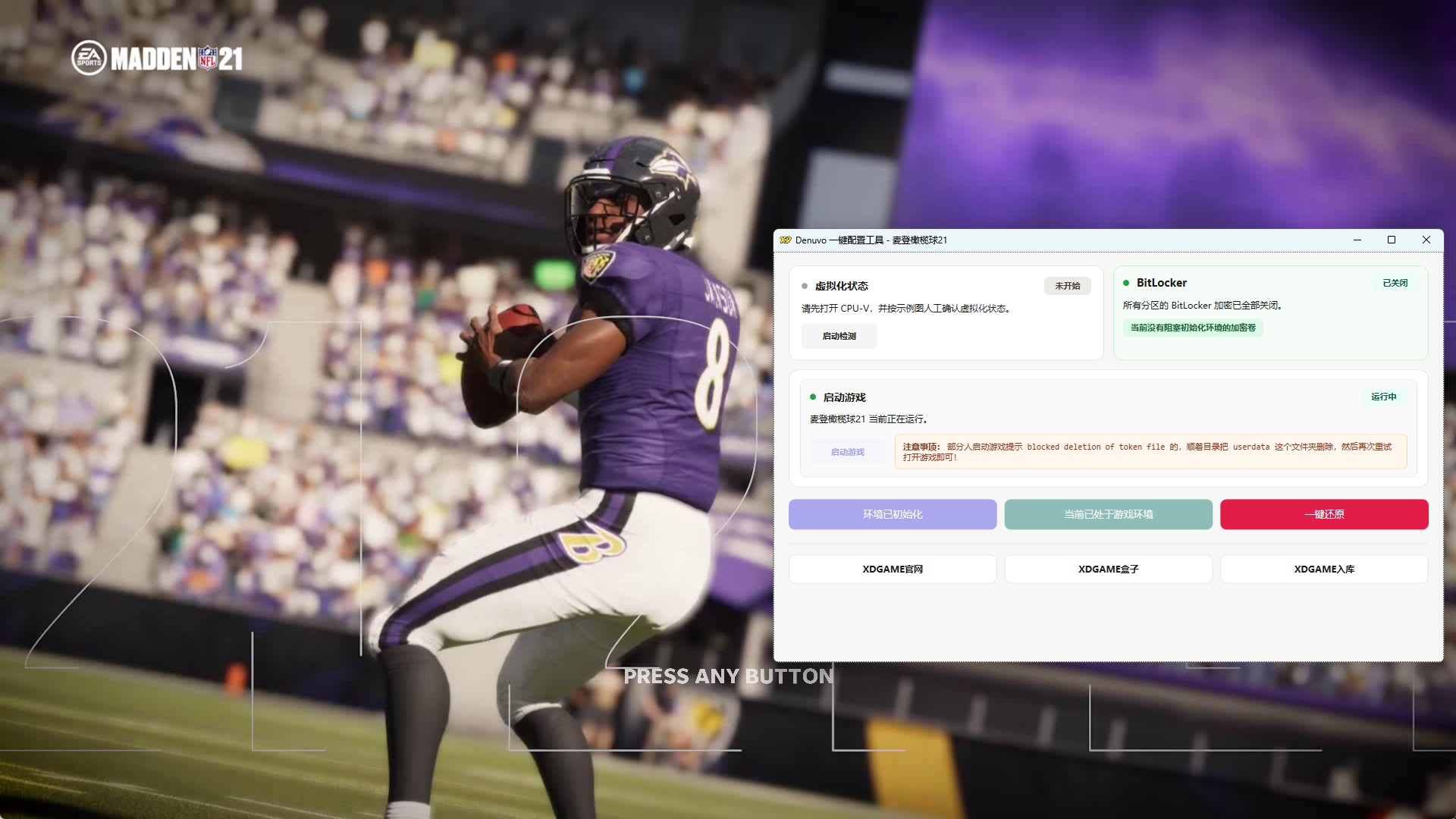Click the green status dot beside BitLocker
Image resolution: width=1456 pixels, height=819 pixels.
point(1125,282)
